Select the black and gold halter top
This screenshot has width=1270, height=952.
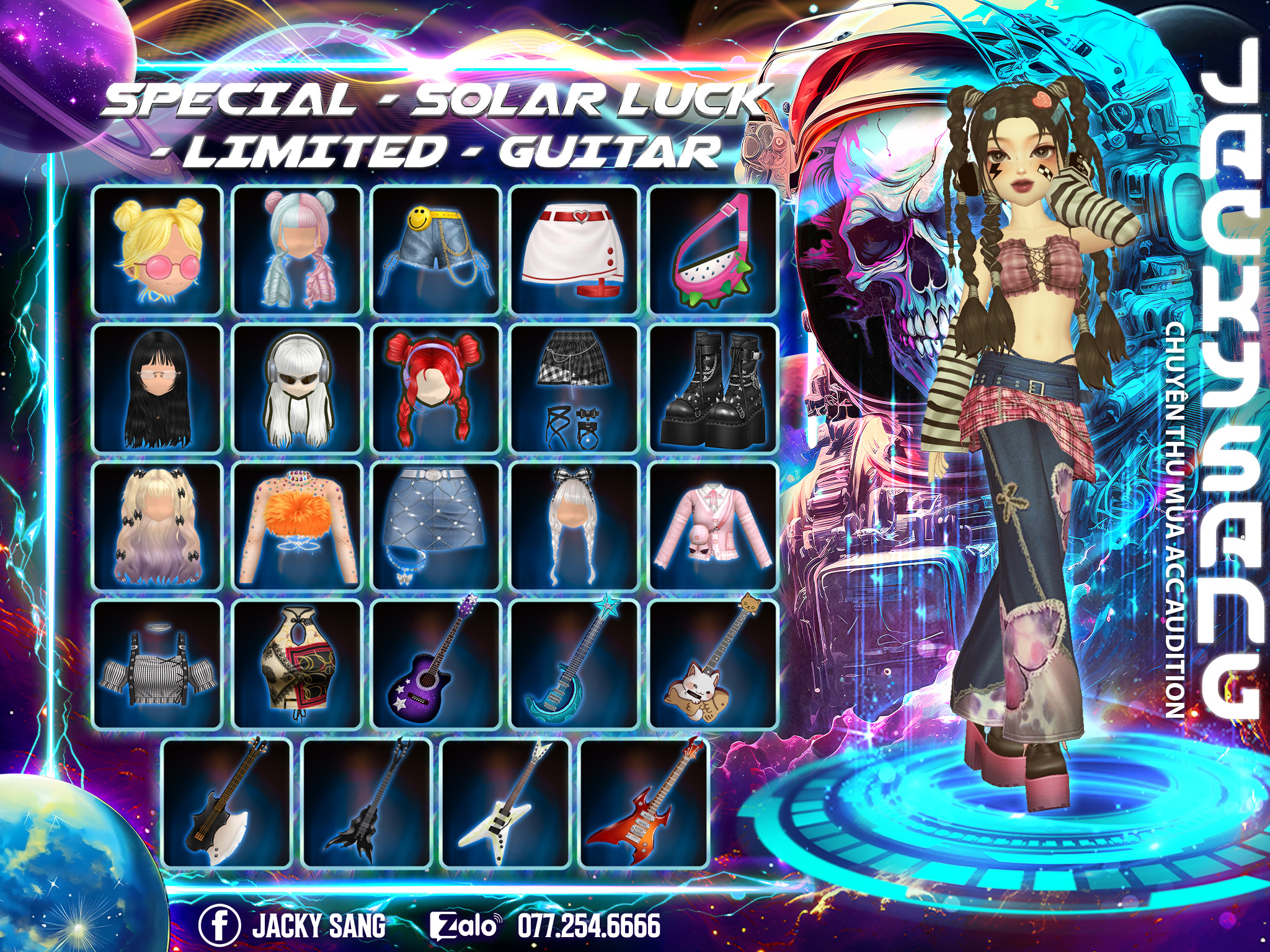(x=297, y=665)
